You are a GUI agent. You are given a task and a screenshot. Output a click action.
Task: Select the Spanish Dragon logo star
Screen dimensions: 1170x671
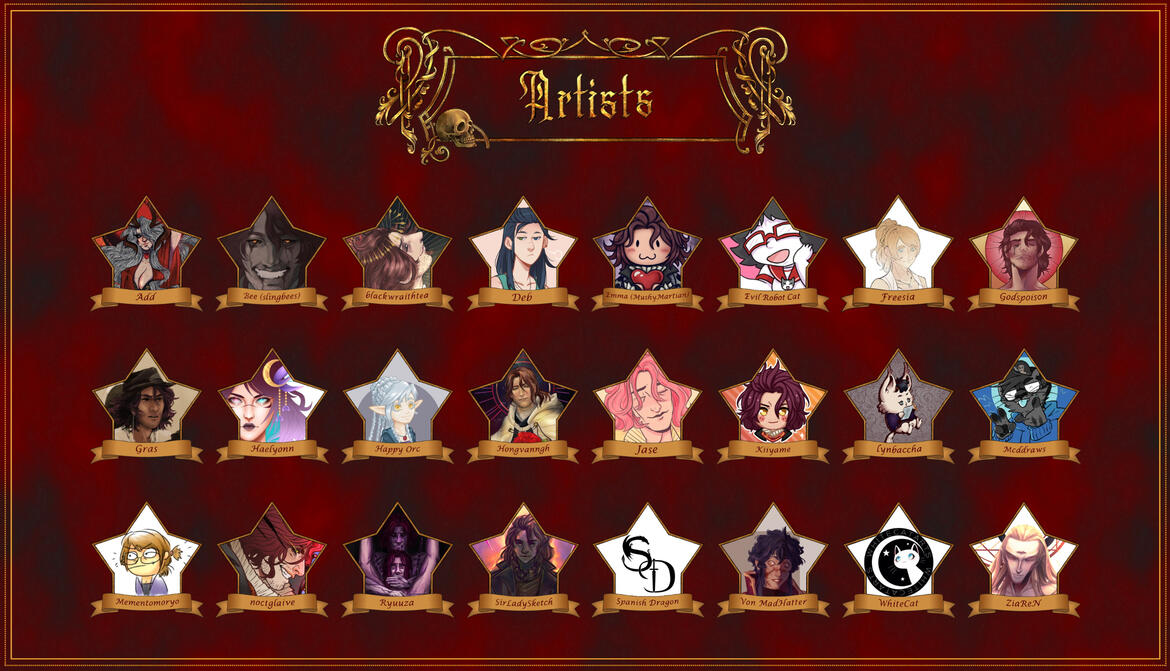pyautogui.click(x=648, y=558)
